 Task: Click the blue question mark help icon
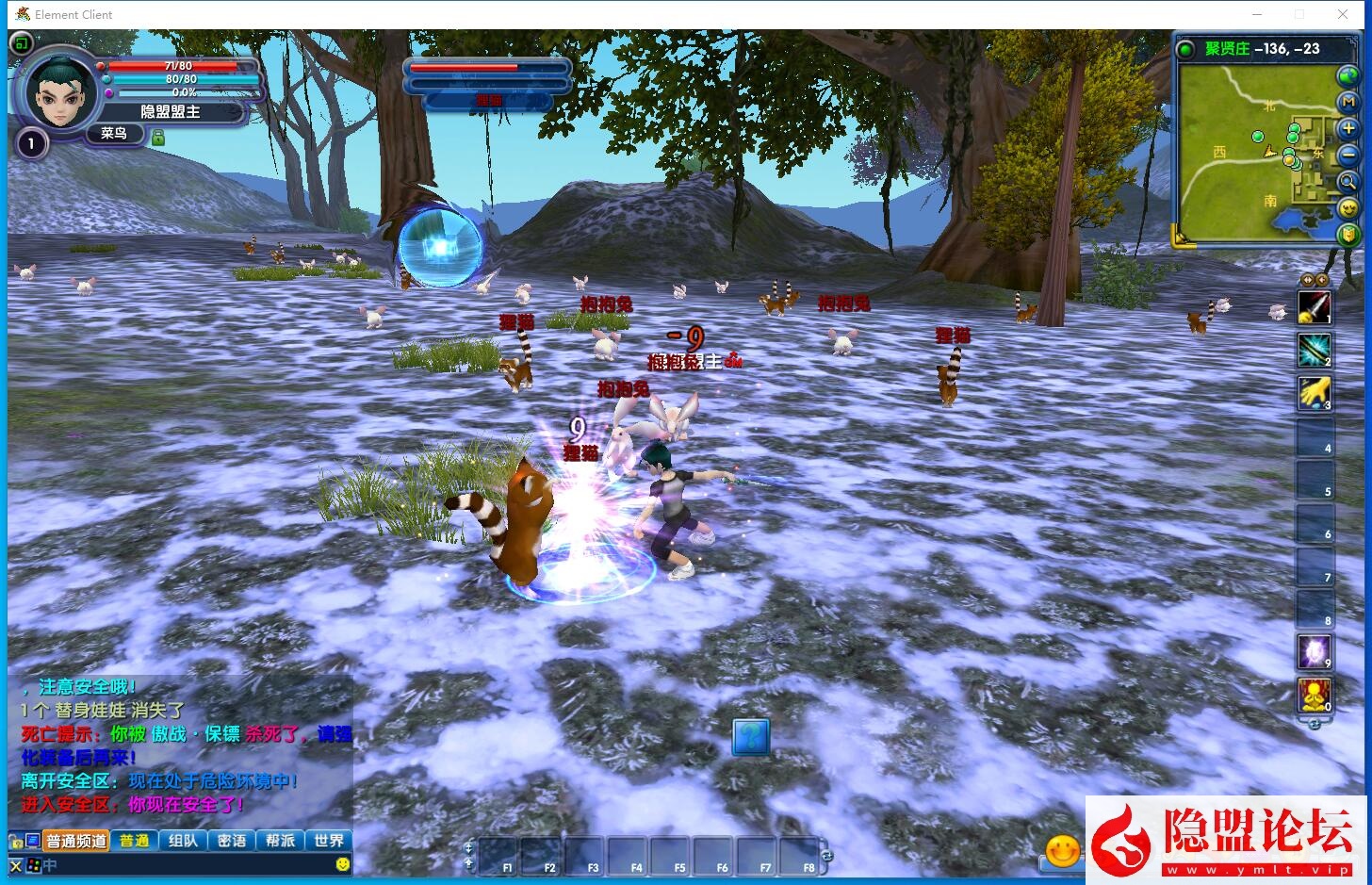click(751, 736)
